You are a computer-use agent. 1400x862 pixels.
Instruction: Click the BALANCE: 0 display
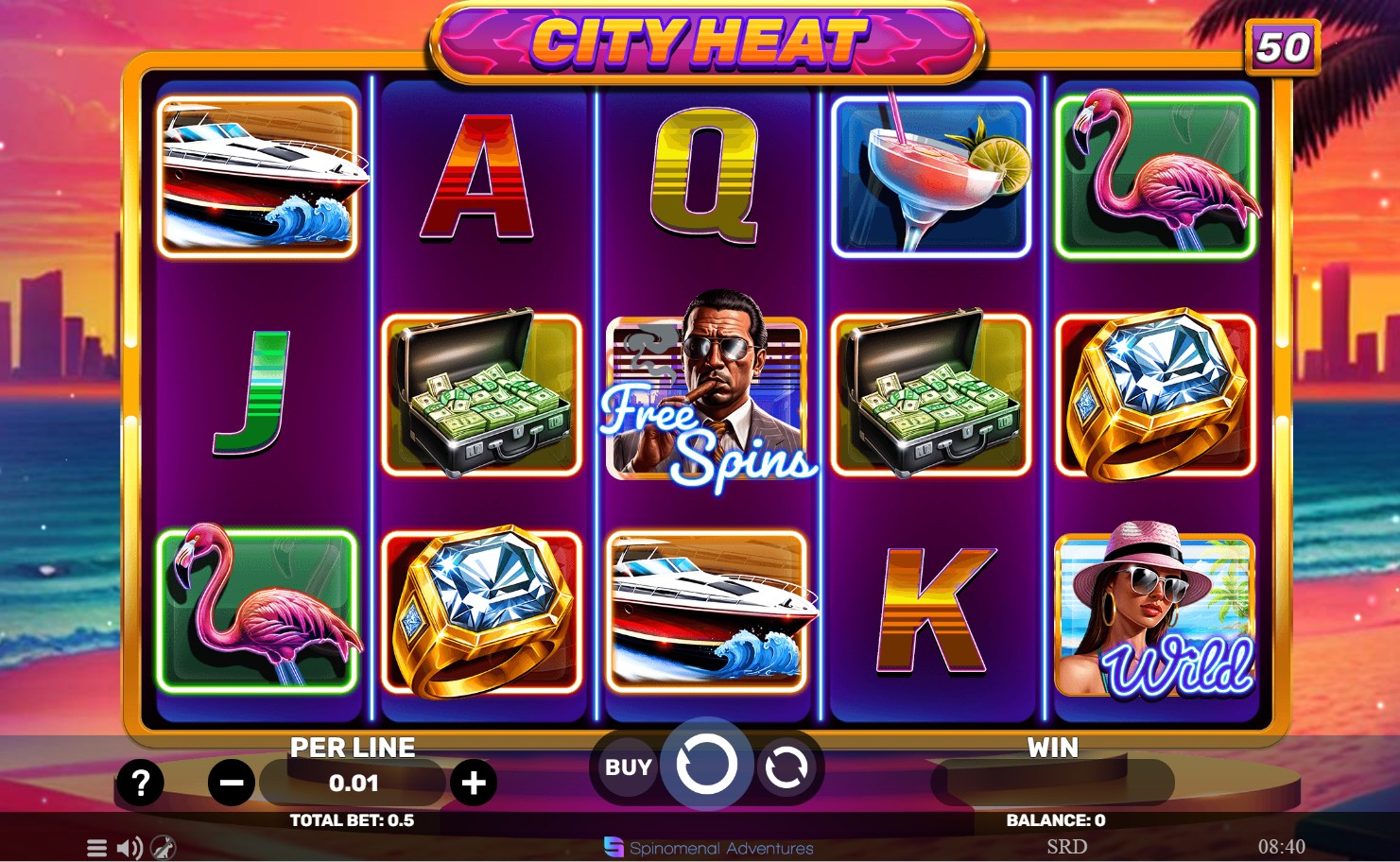[1052, 820]
